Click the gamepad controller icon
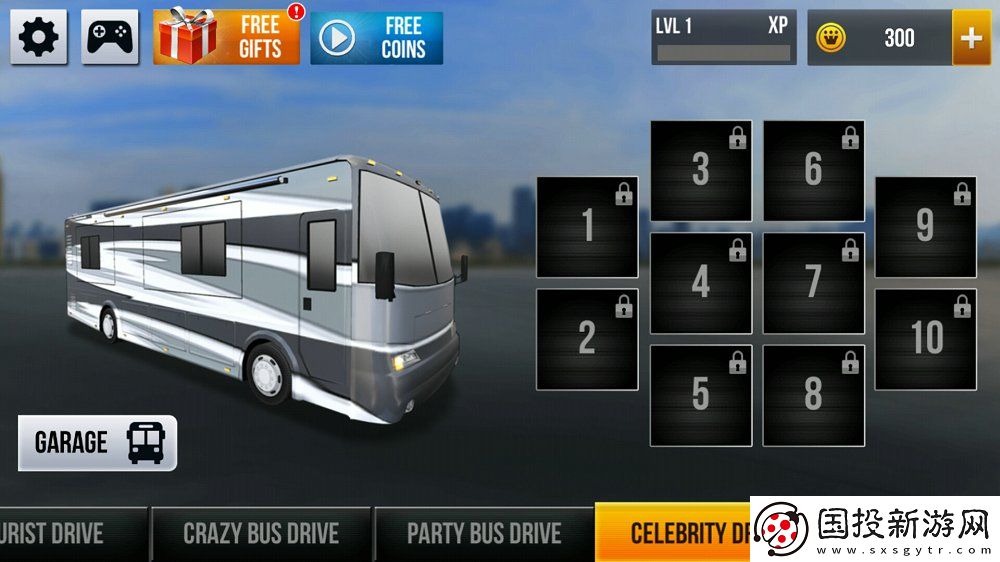The image size is (1000, 562). point(110,38)
